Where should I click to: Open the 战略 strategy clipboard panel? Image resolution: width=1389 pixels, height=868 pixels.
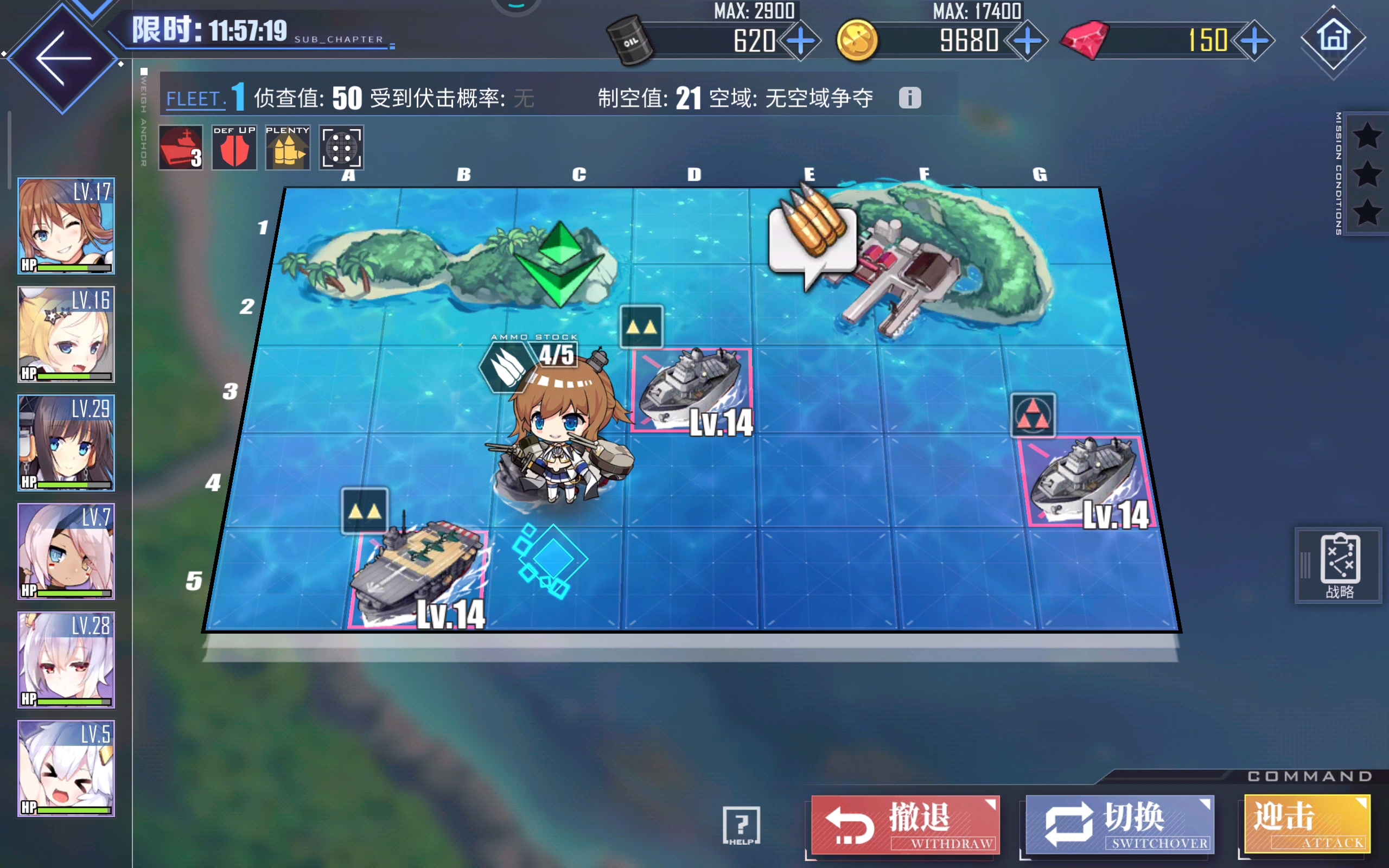(x=1337, y=565)
